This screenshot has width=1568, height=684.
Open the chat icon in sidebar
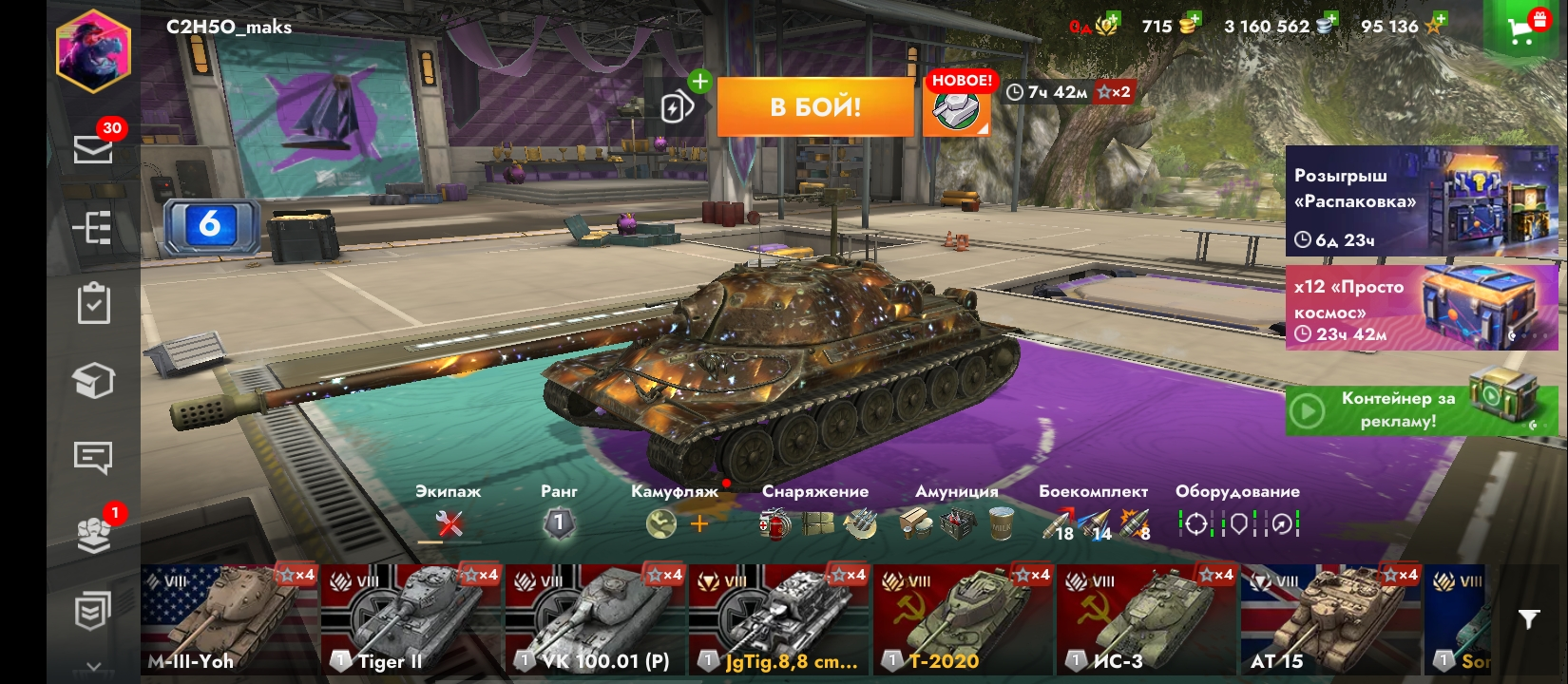[93, 458]
